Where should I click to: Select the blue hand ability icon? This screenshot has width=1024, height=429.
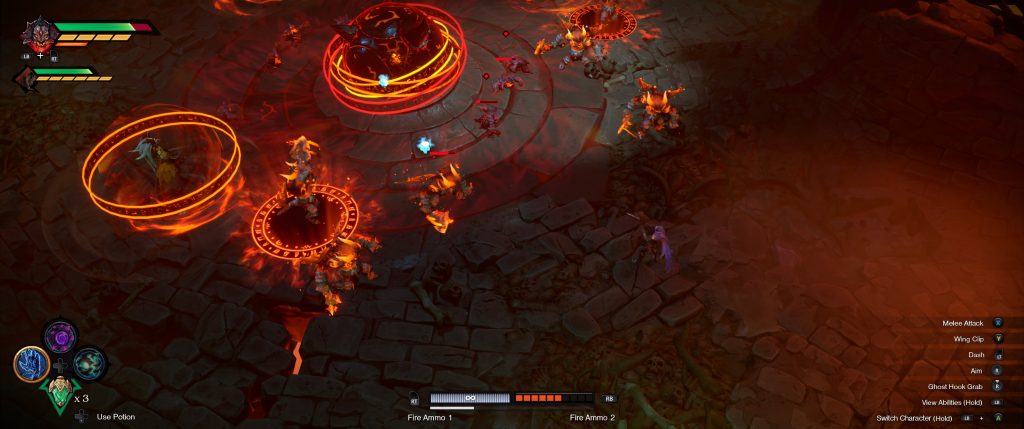coord(31,363)
